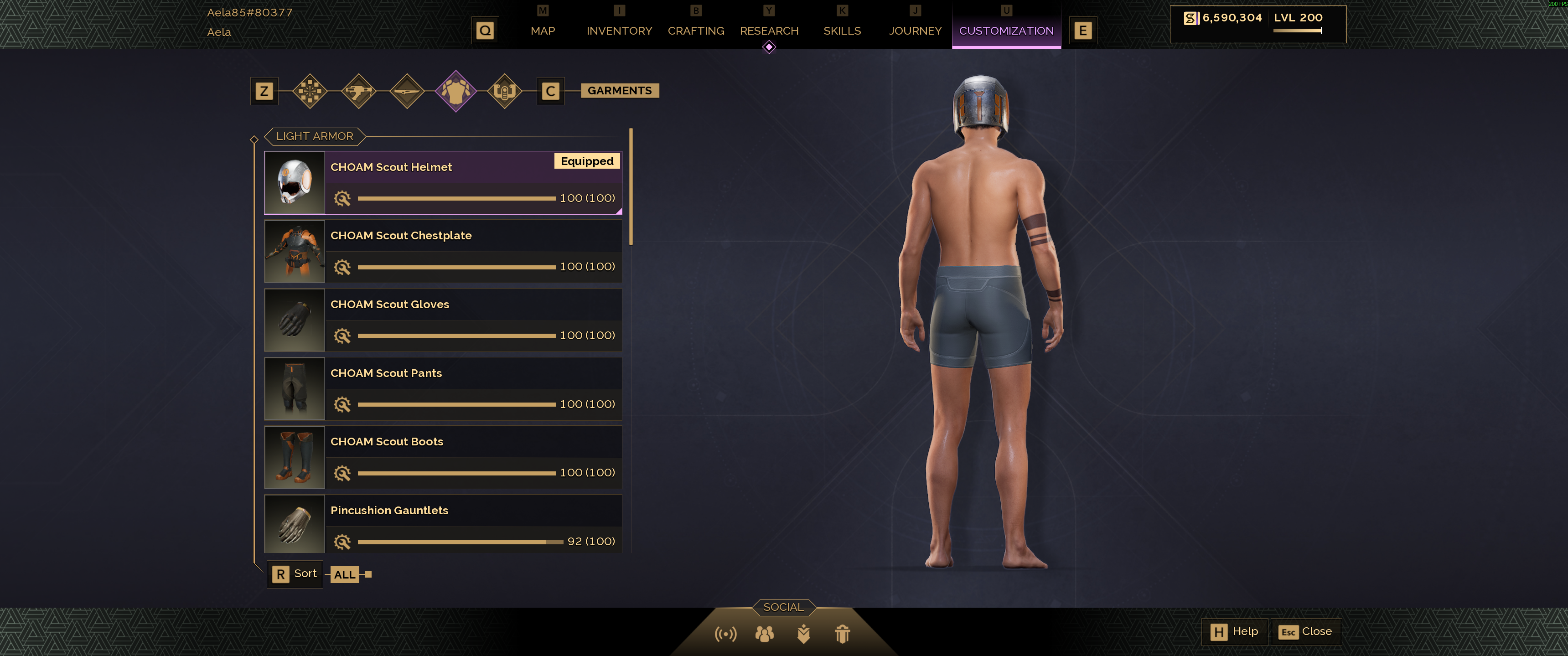Open the Map tab

[x=542, y=31]
